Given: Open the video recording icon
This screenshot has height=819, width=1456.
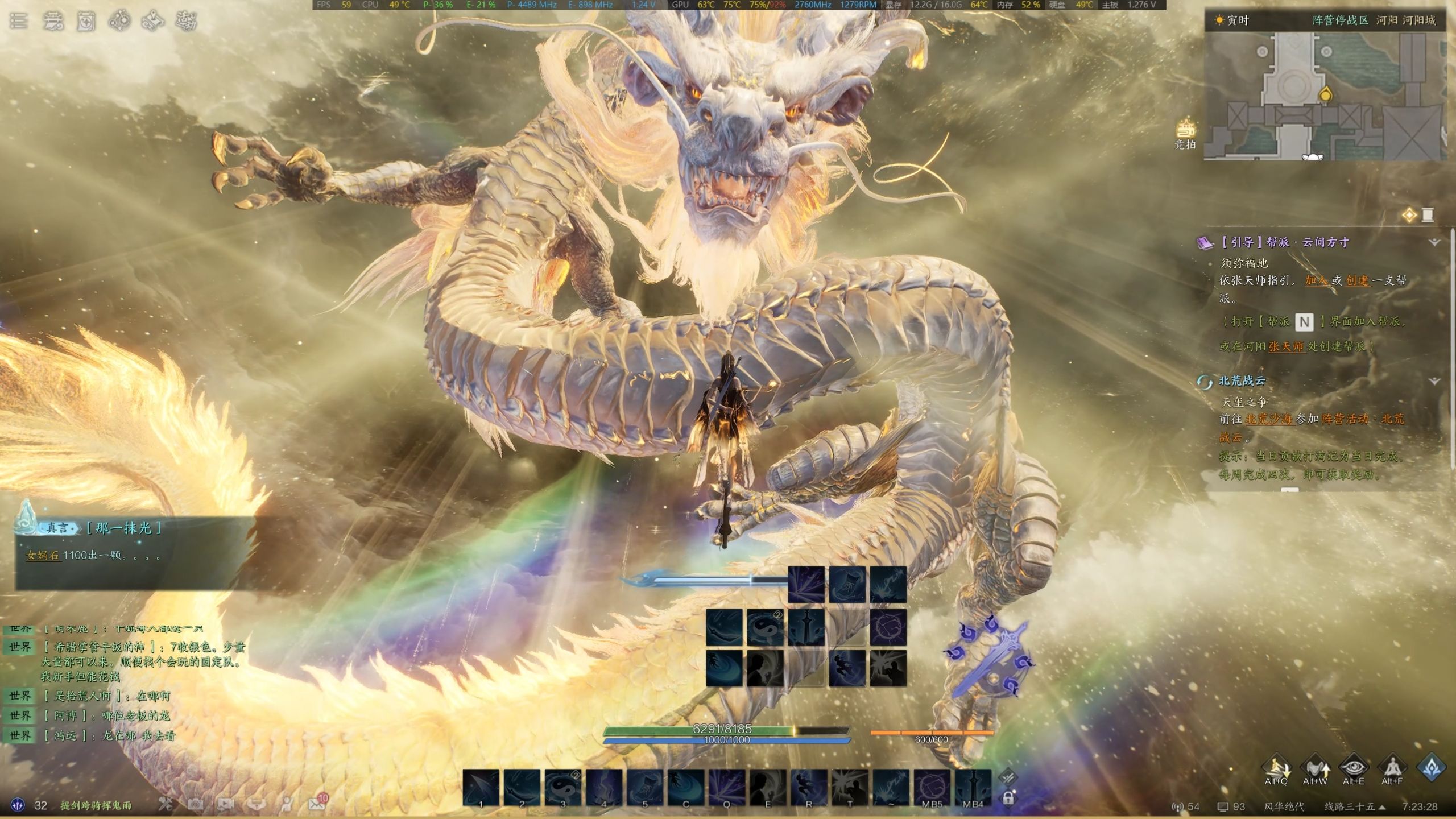Looking at the screenshot, I should tap(226, 804).
